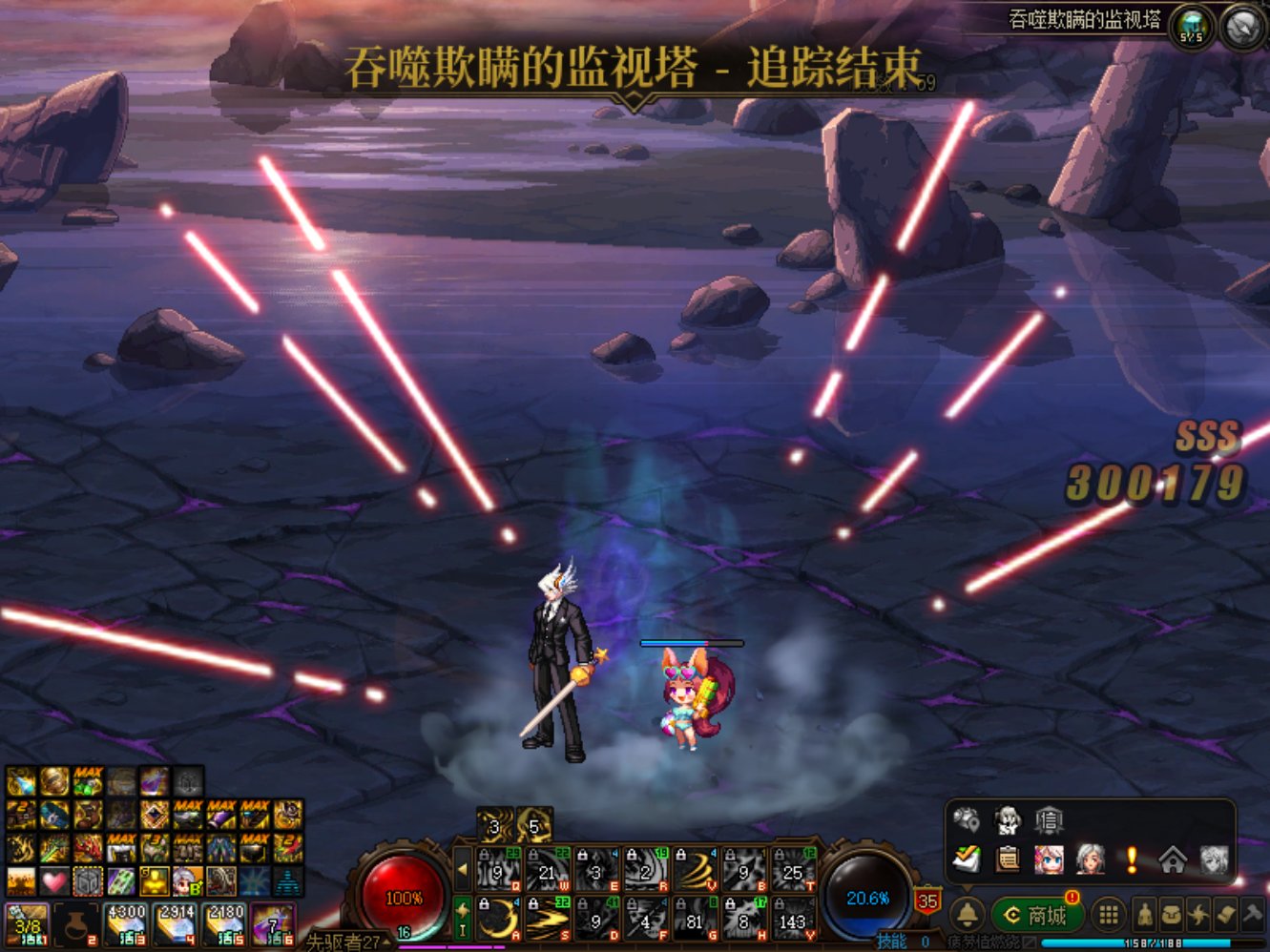The height and width of the screenshot is (952, 1270).
Task: Open the quest scroll icon
Action: [1226, 916]
